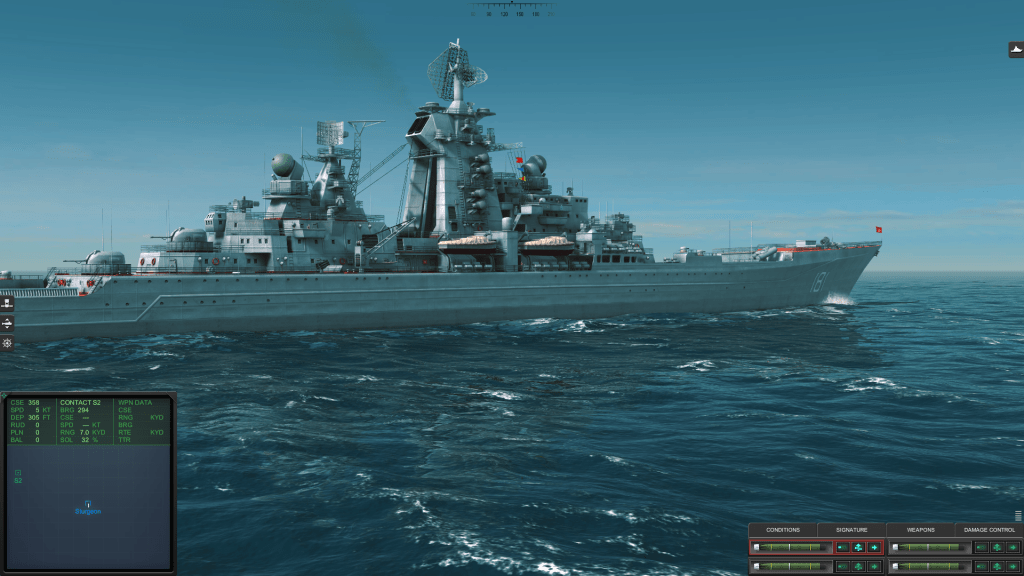Viewport: 1024px width, 576px height.
Task: Open the Signature tab
Action: point(851,530)
